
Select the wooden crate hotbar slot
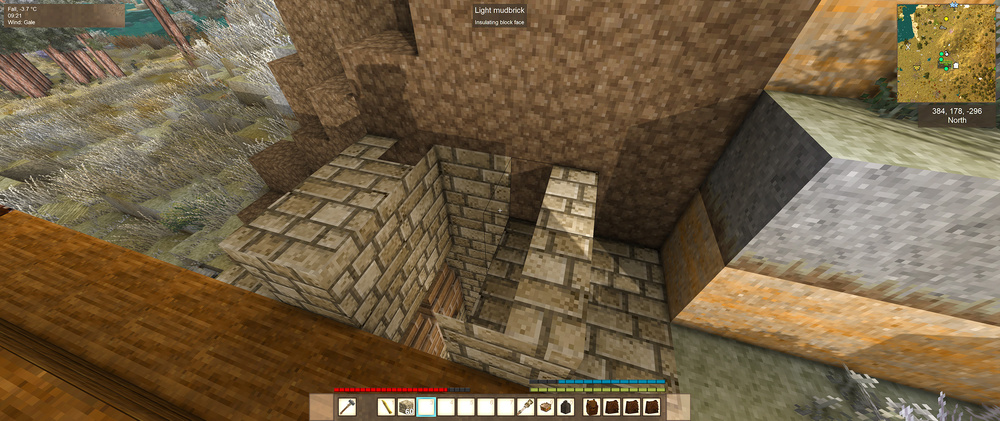[543, 407]
